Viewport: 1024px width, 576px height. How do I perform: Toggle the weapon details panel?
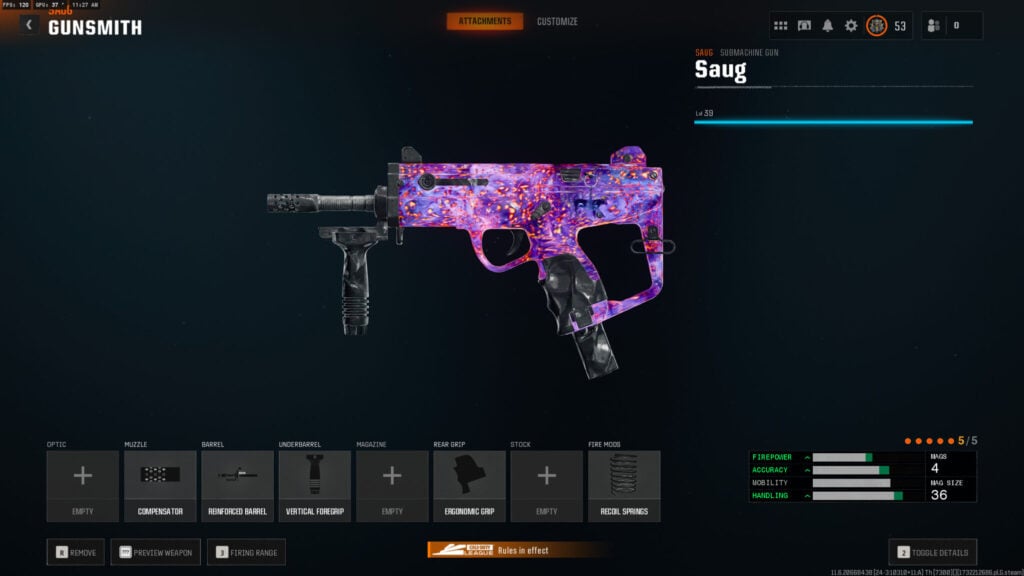click(932, 552)
